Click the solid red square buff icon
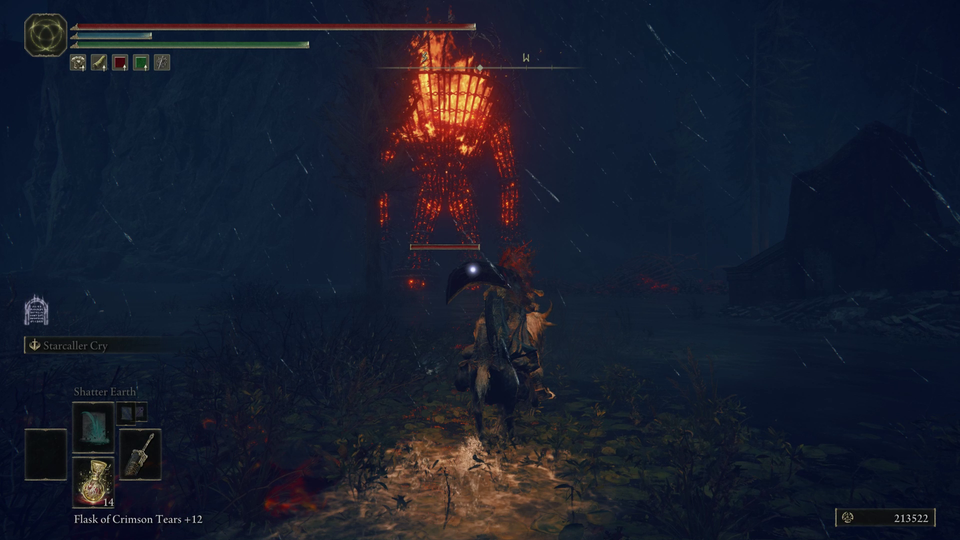 click(120, 63)
